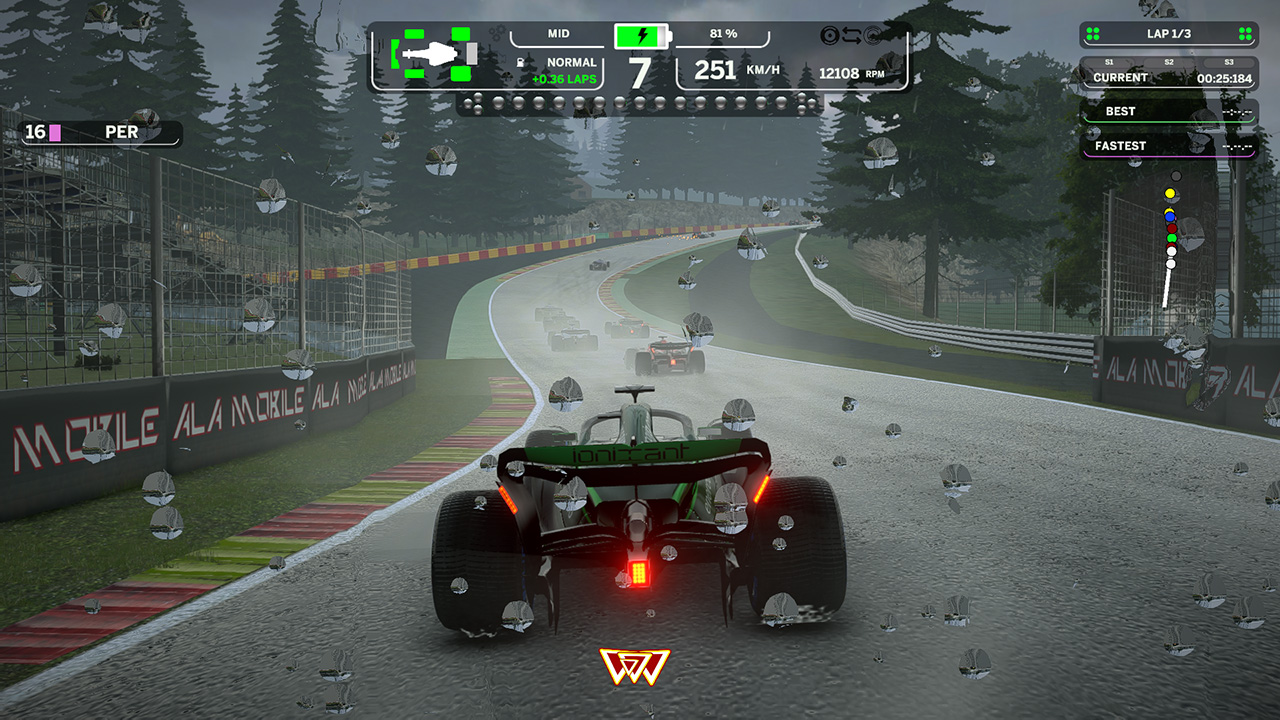1280x720 pixels.
Task: Expand the S3 sector panel
Action: click(1228, 62)
